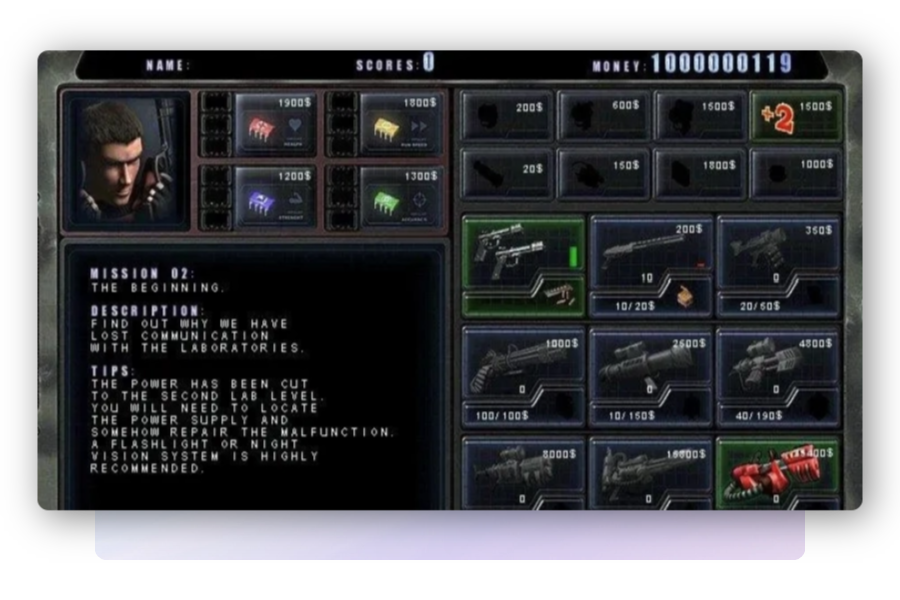Purchase the blue strength implant
Viewport: 900px width, 600px height.
pos(275,194)
